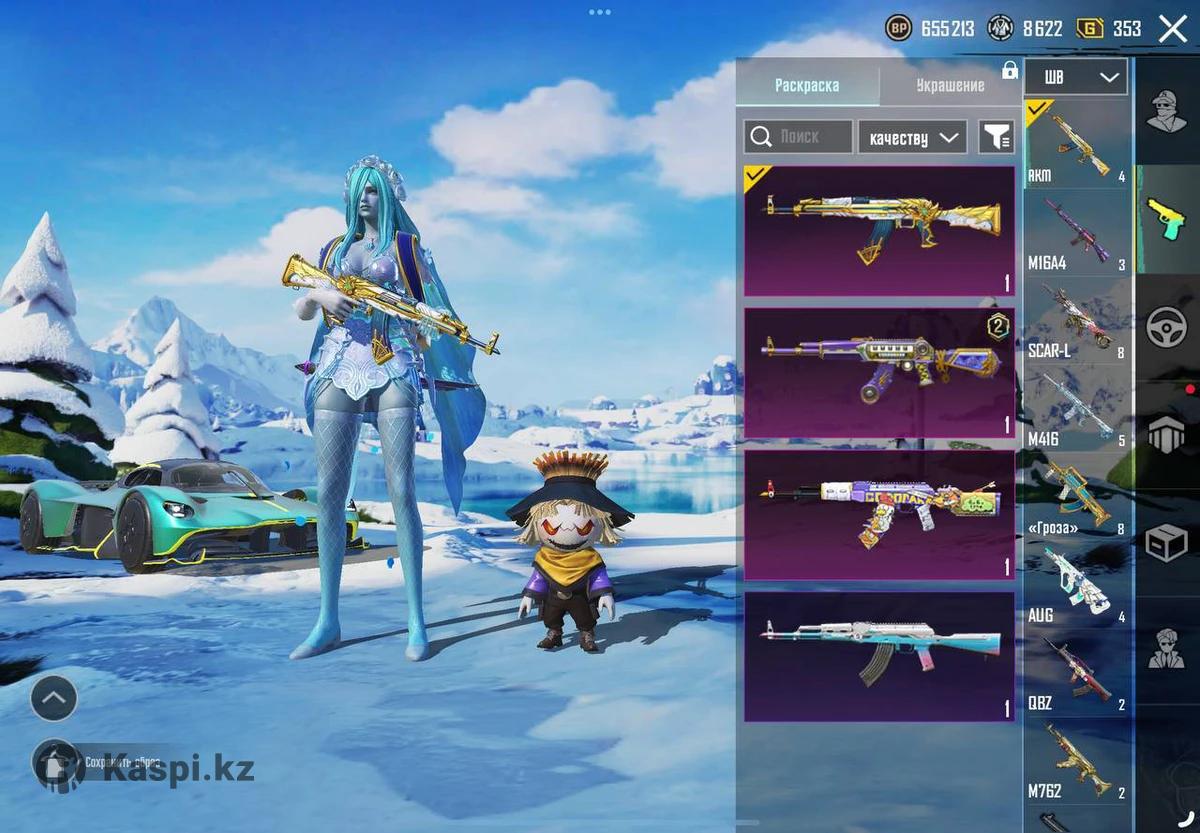Pick the sticker-covered graffiti AKM skin
Screen dimensions: 1200x833
tap(879, 515)
